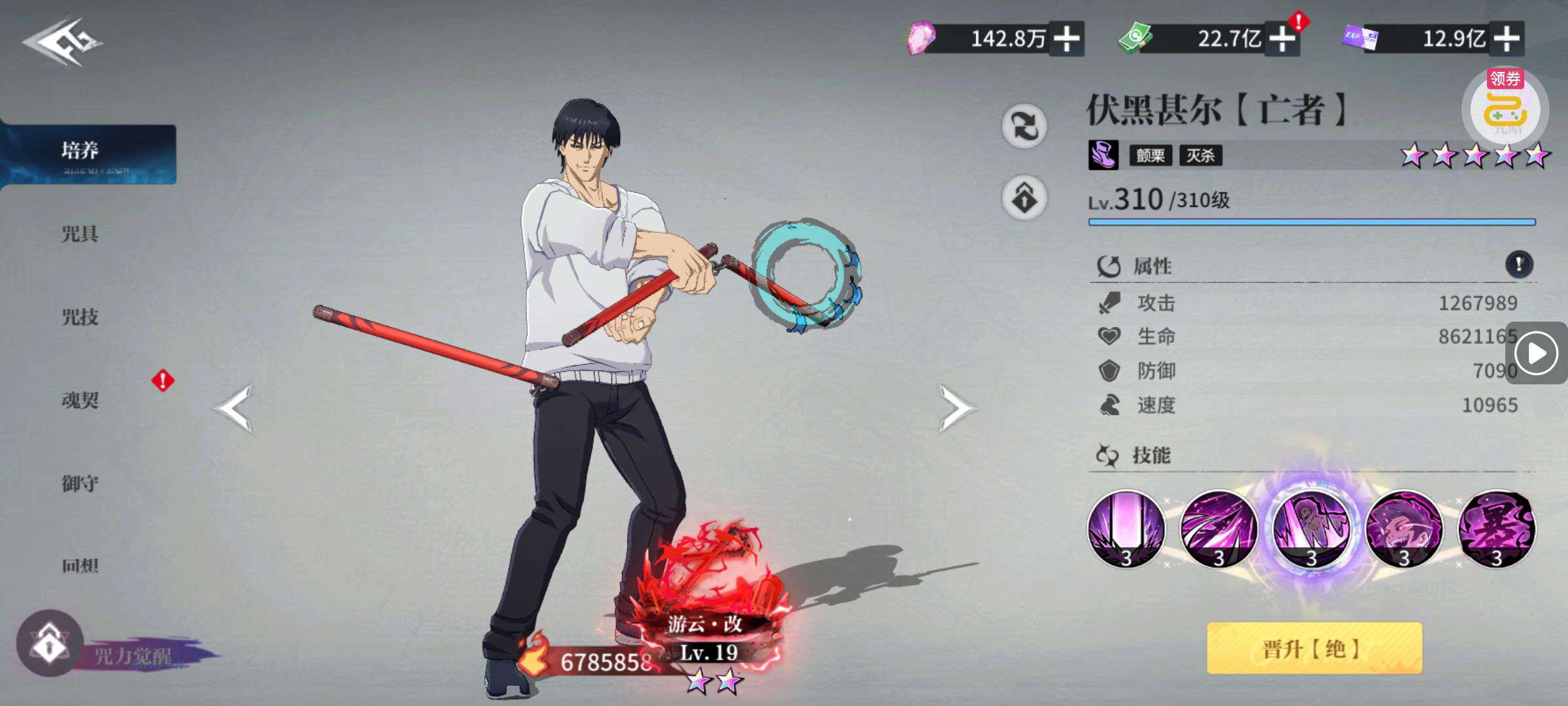Open the attribute info exclamation icon
Screen dimensions: 1568x706
(x=1518, y=265)
